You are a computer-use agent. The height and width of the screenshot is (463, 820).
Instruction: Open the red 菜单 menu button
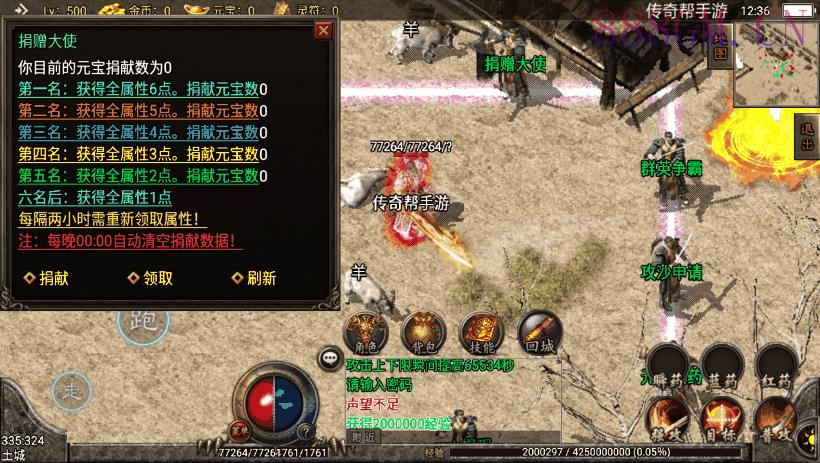pos(238,431)
